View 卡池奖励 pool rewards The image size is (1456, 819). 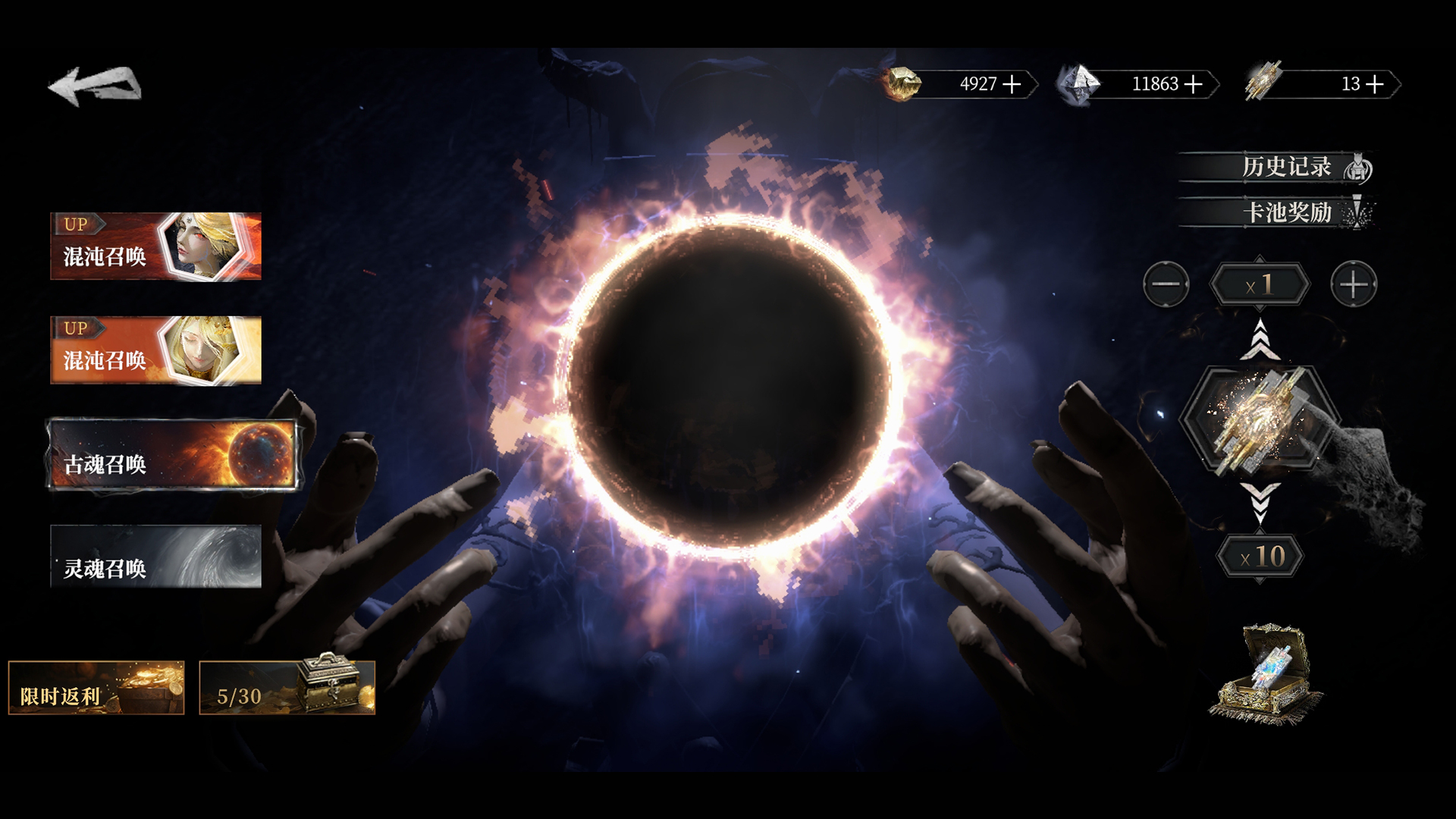[x=1286, y=212]
